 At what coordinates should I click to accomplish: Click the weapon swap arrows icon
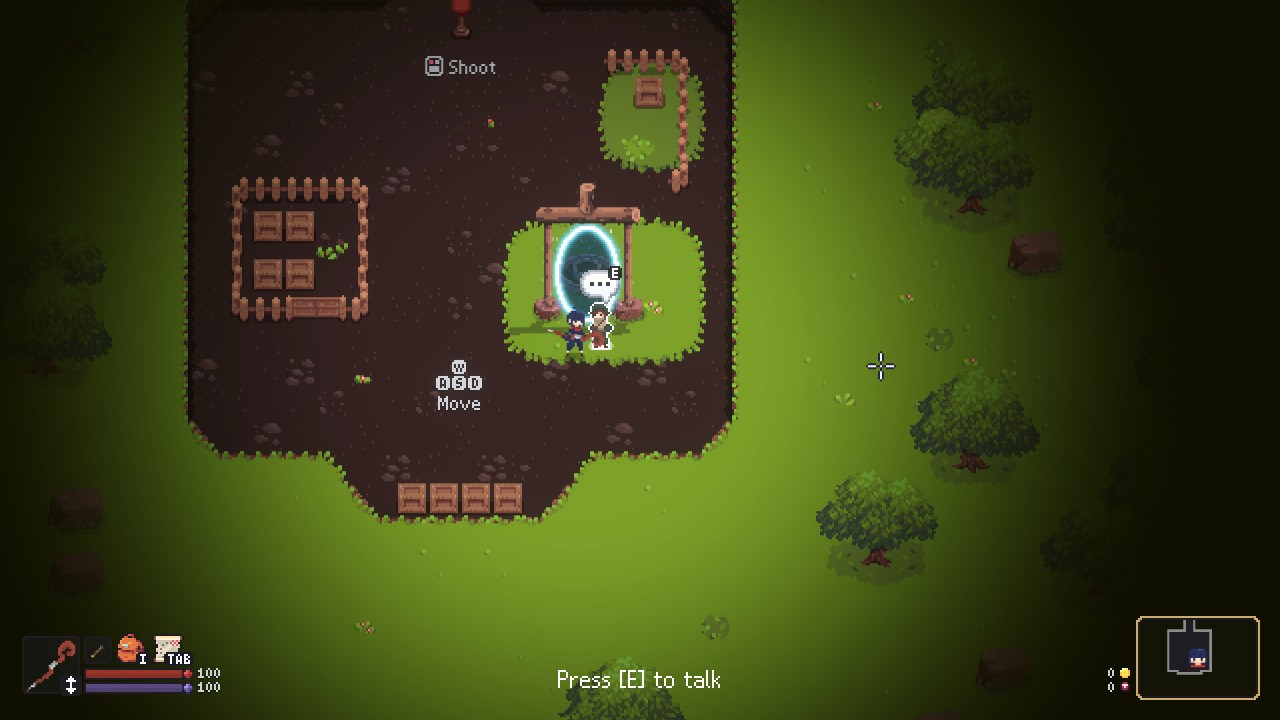pyautogui.click(x=71, y=685)
